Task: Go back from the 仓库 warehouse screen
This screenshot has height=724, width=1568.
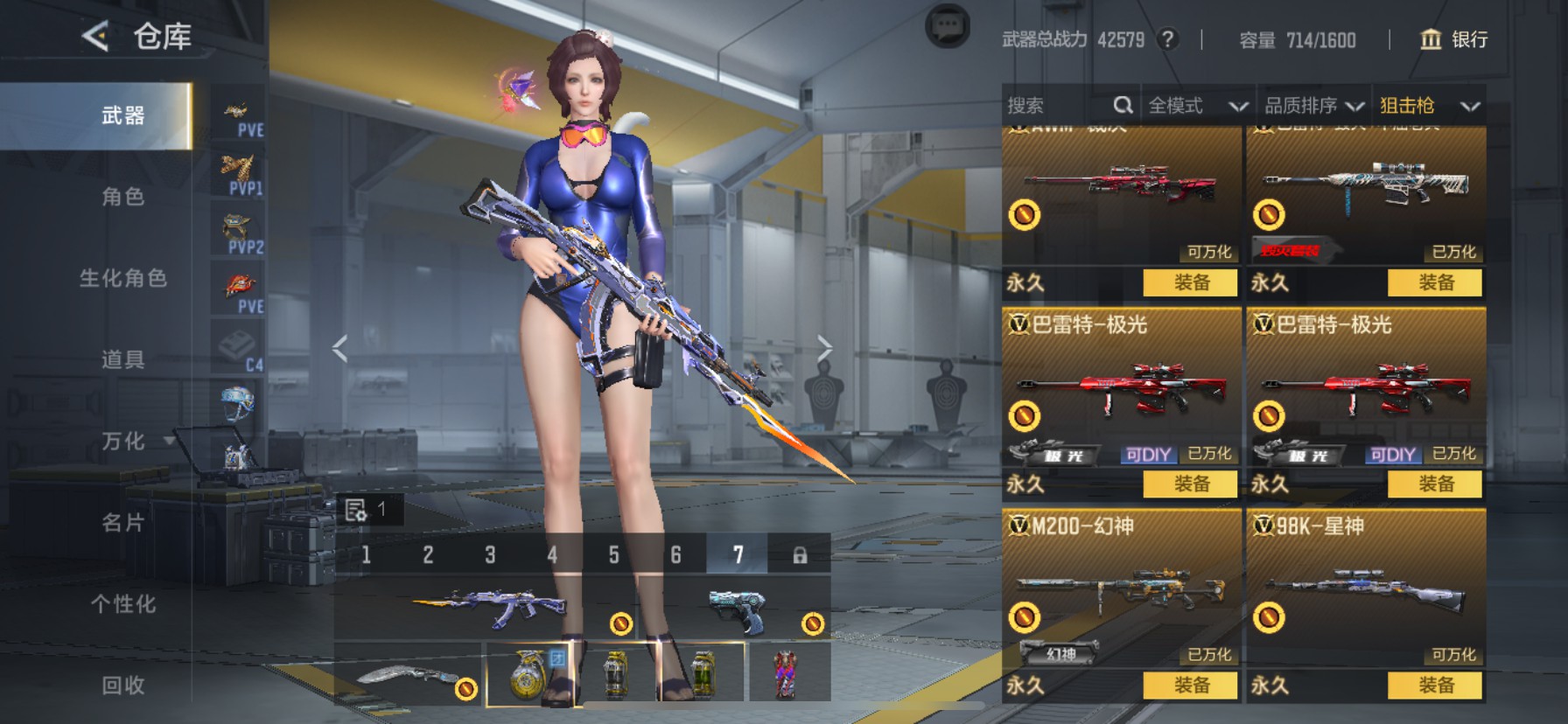Action: click(x=95, y=37)
